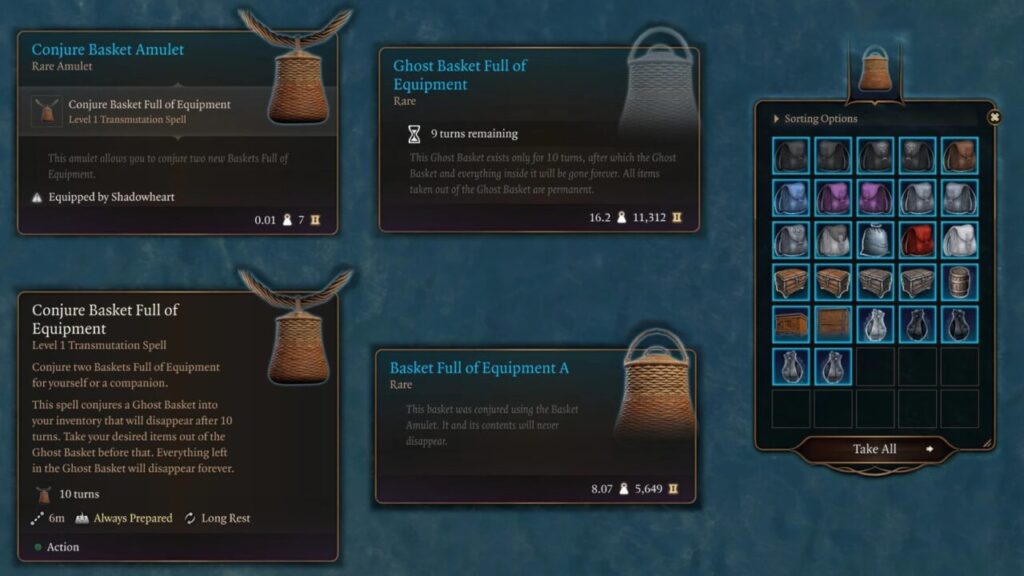Close the basket container window
The image size is (1024, 576).
pos(994,117)
